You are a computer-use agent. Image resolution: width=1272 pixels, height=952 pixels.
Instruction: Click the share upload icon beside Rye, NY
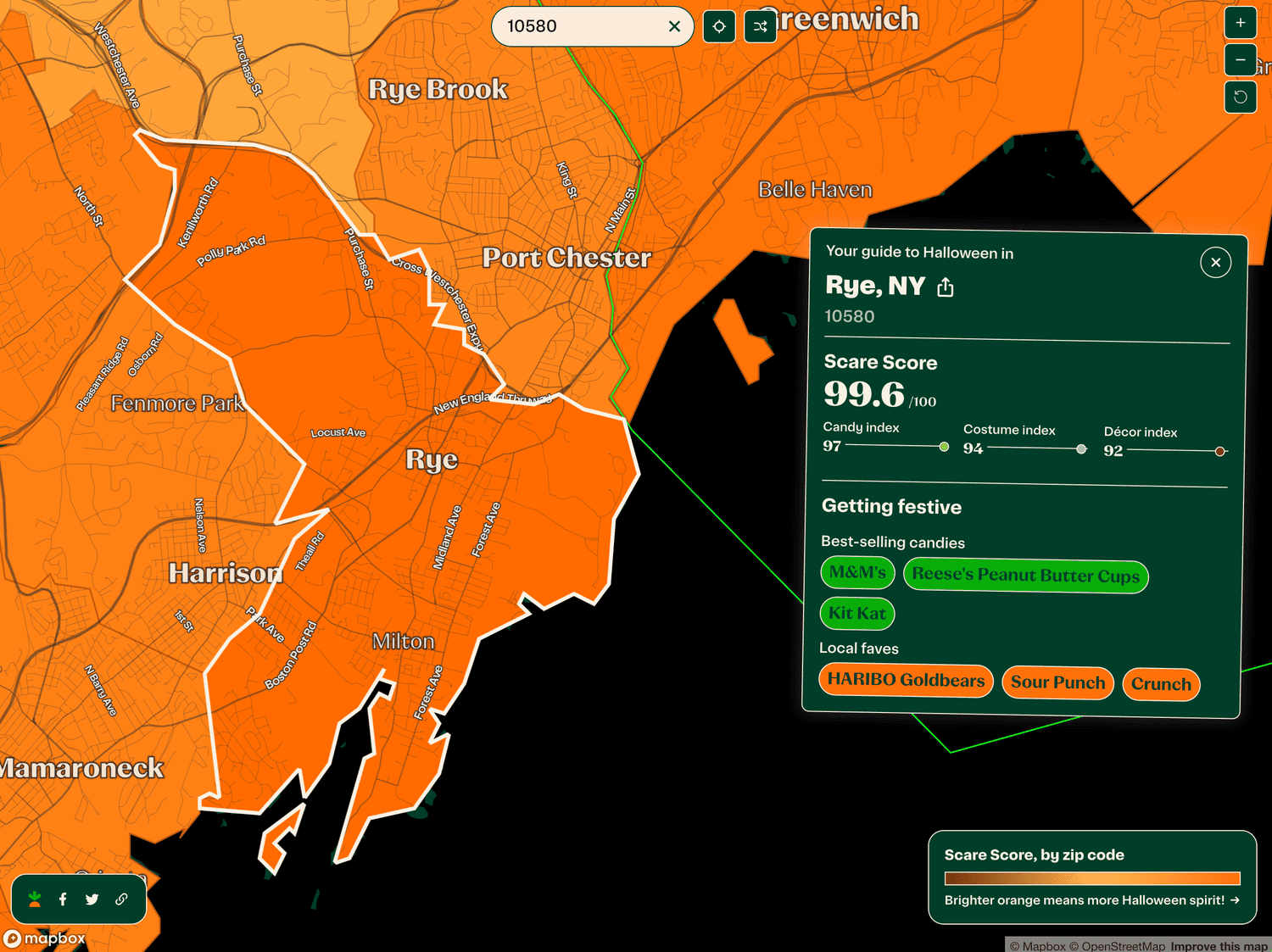(x=945, y=287)
